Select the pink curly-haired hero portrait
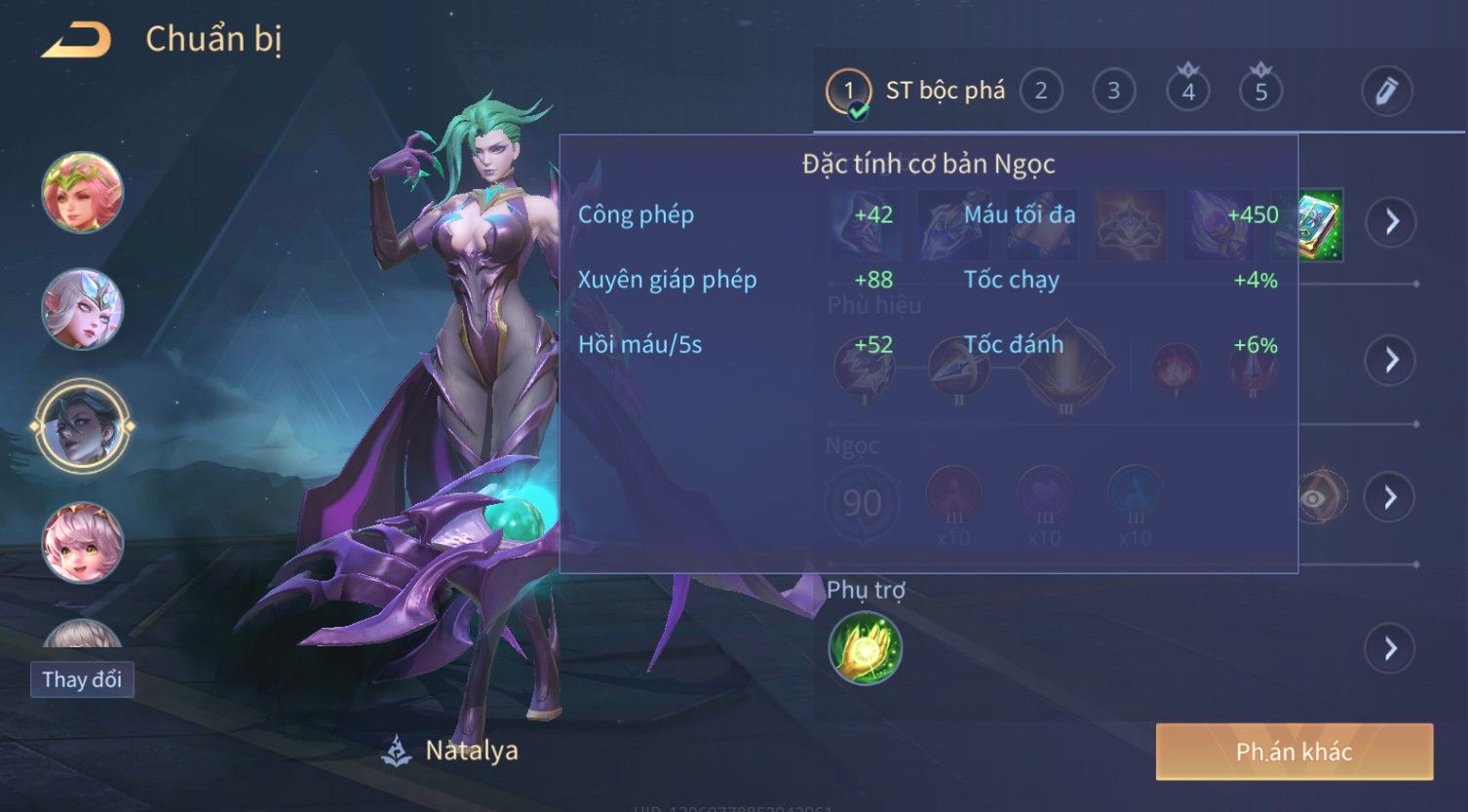 coord(83,542)
